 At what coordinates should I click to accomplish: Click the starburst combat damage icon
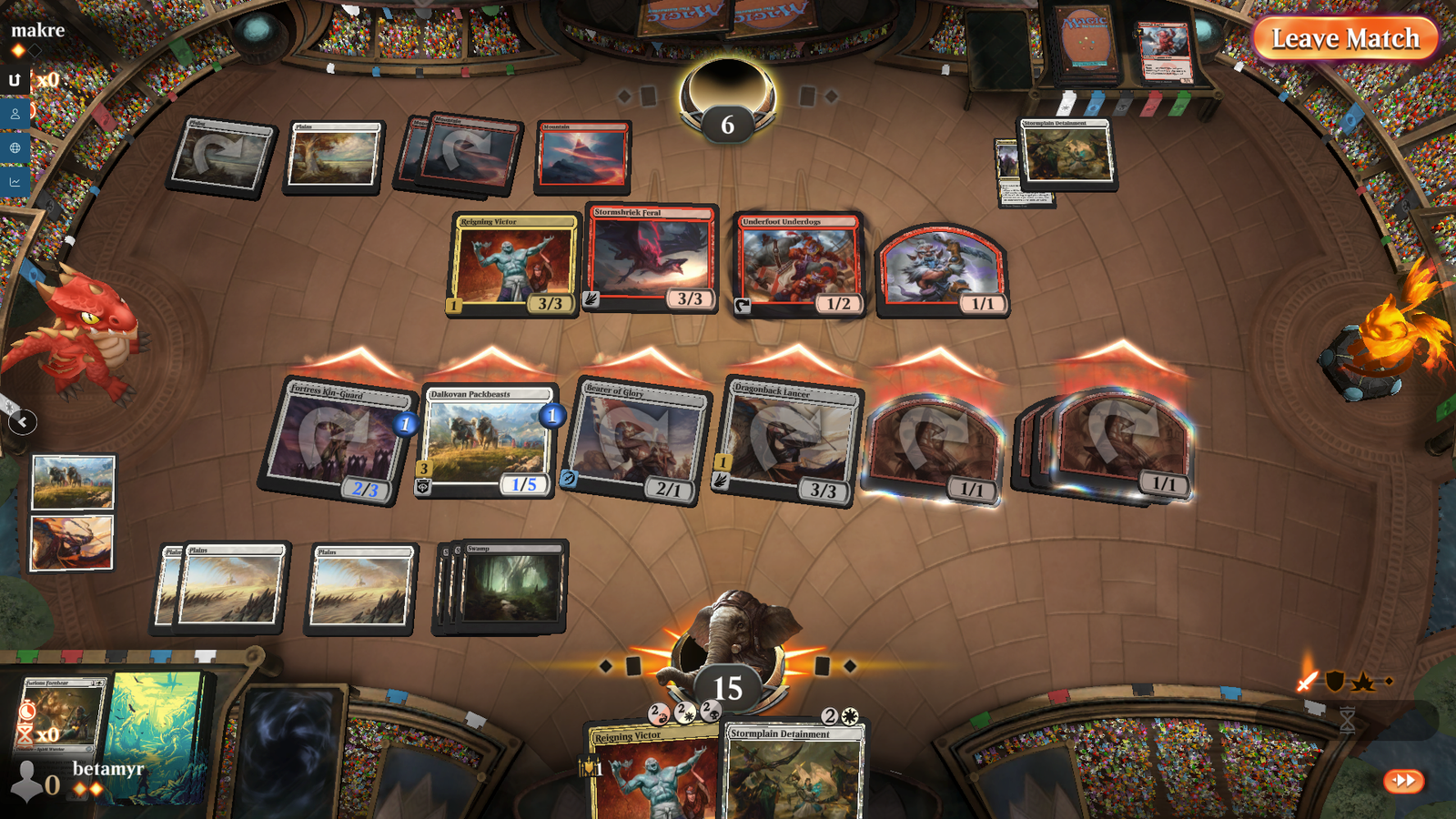point(1362,681)
